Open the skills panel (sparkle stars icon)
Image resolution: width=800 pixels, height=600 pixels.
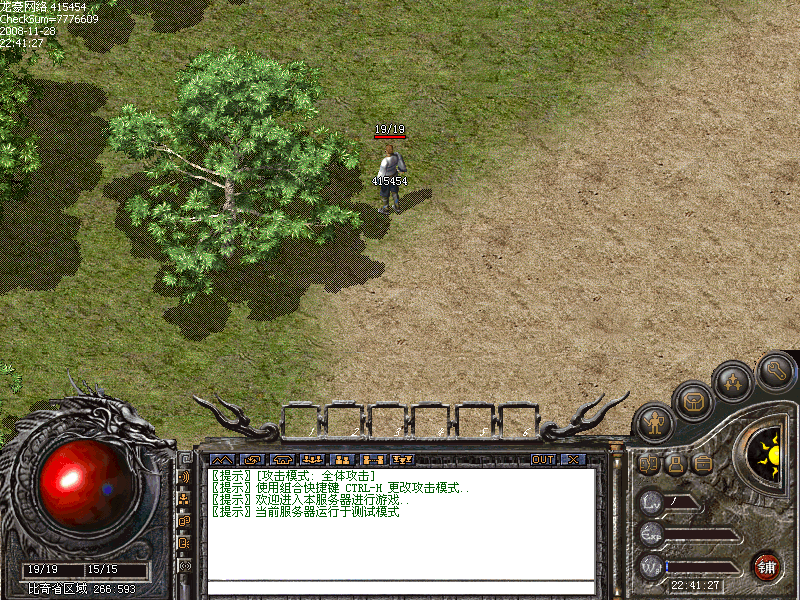(x=733, y=381)
